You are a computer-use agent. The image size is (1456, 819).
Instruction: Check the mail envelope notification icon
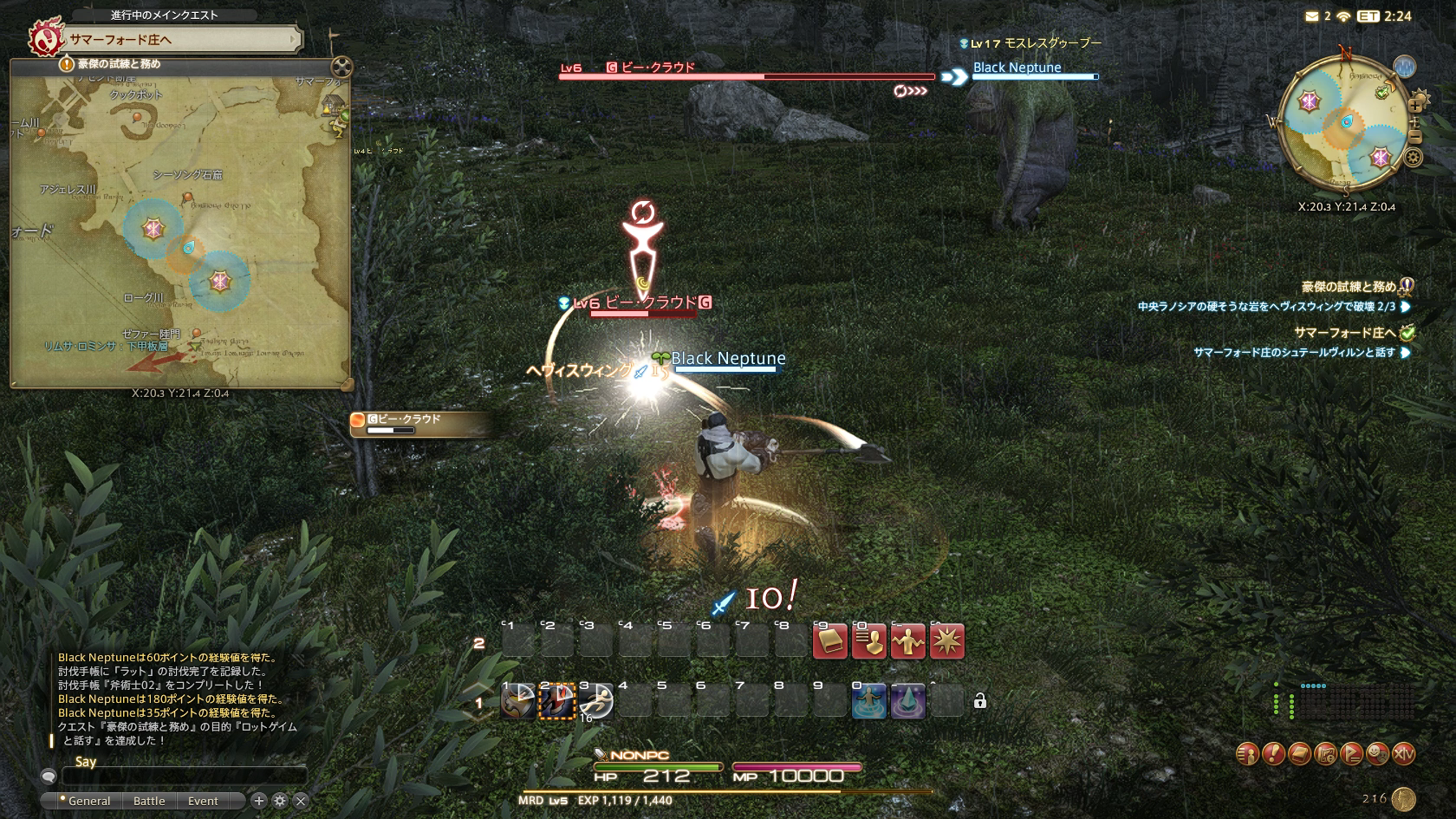point(1312,16)
